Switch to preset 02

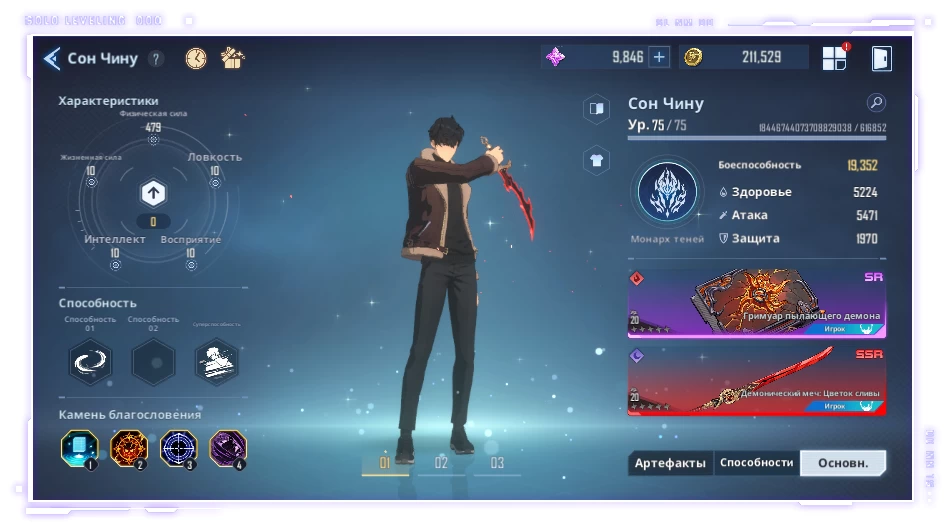(x=441, y=463)
